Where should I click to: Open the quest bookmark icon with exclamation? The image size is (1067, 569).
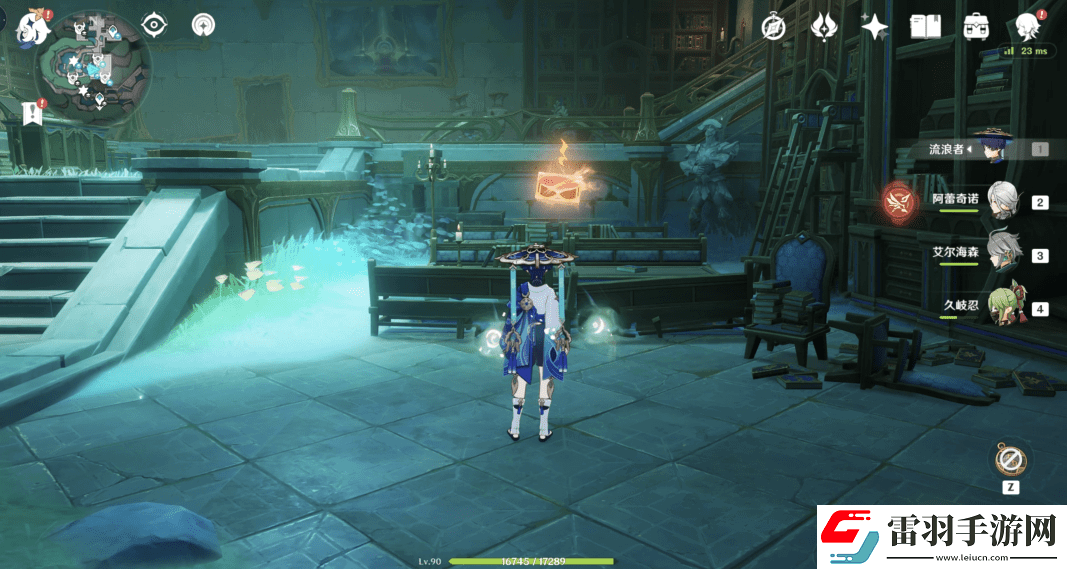coord(33,113)
